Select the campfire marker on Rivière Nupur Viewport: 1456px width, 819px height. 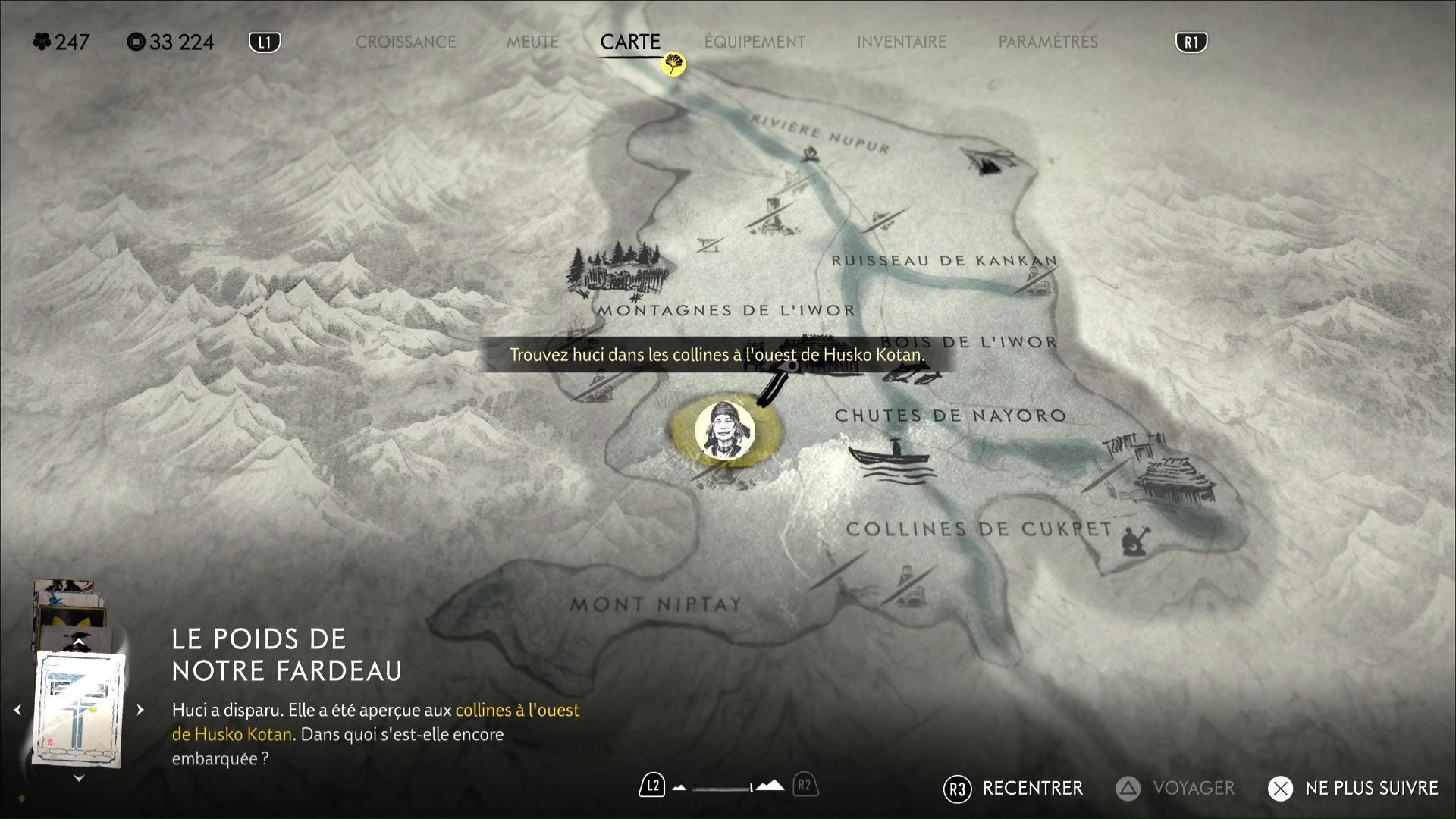[811, 155]
